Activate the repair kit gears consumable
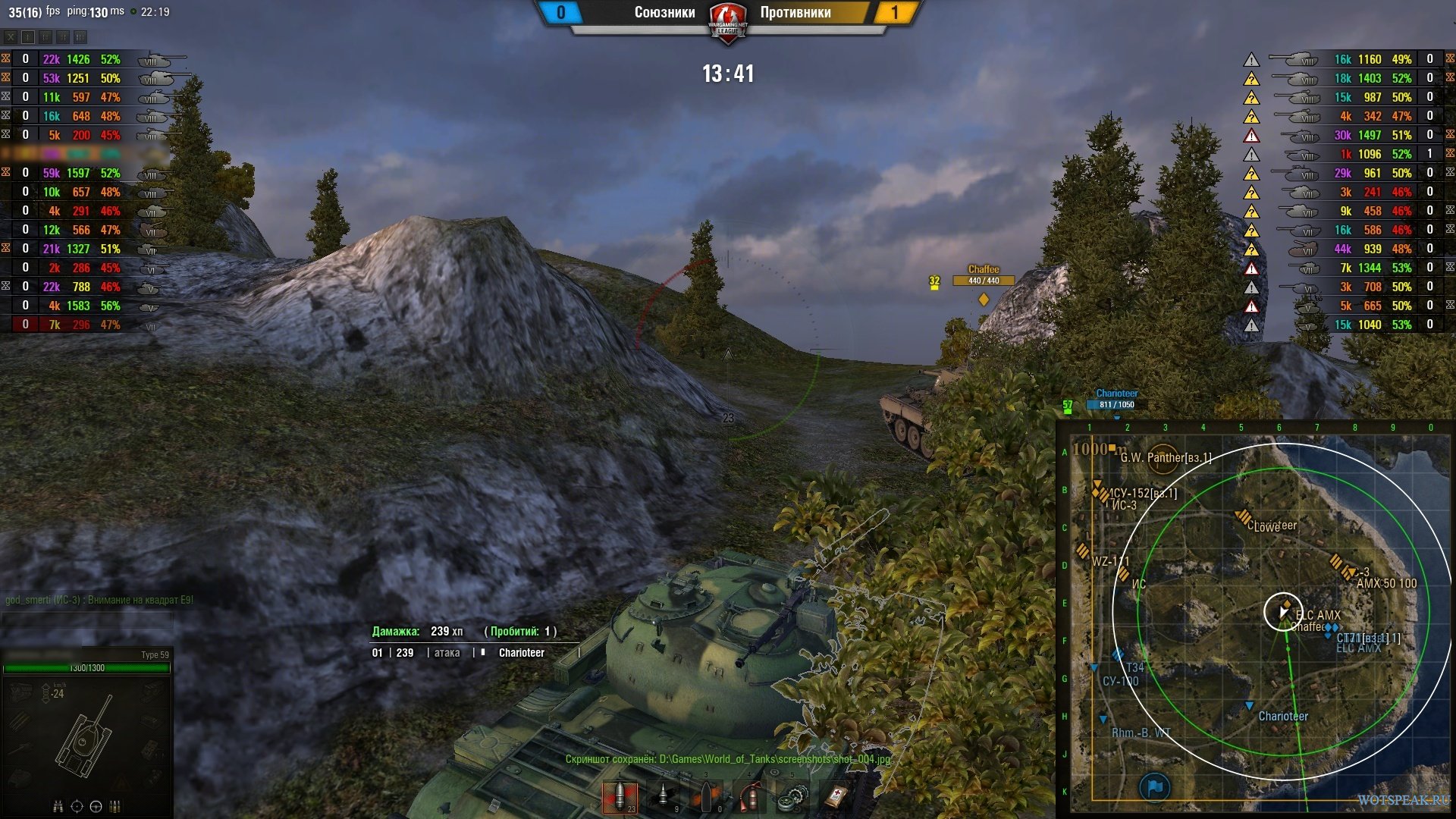Viewport: 1456px width, 819px height. click(793, 796)
